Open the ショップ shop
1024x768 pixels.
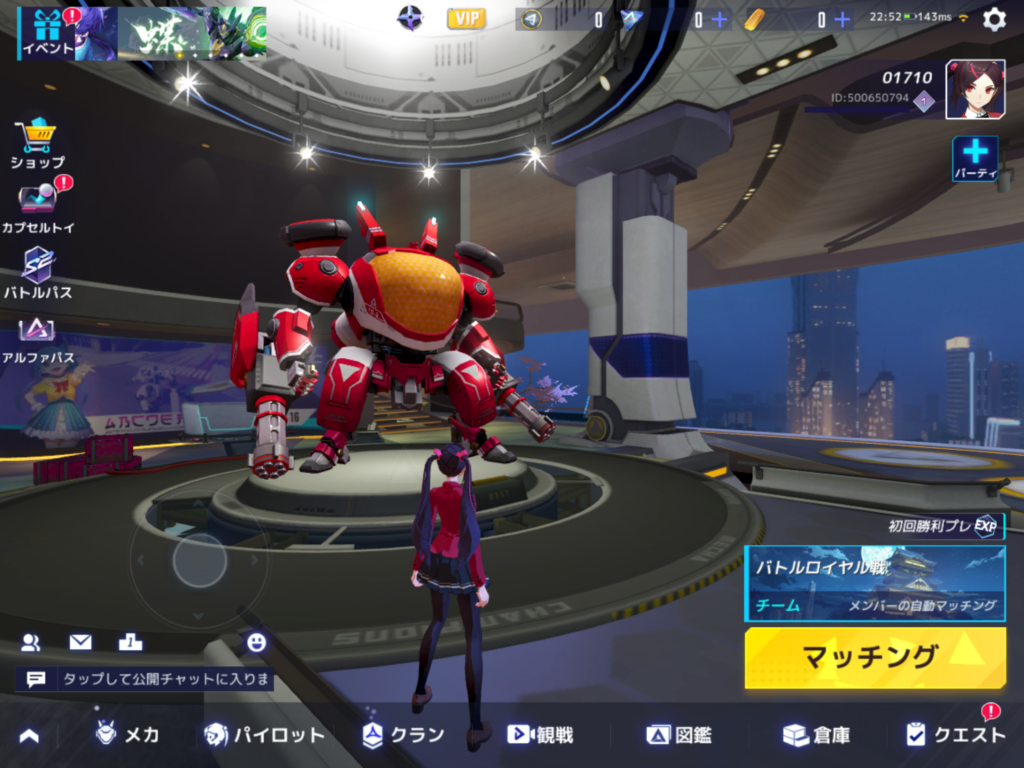point(37,143)
